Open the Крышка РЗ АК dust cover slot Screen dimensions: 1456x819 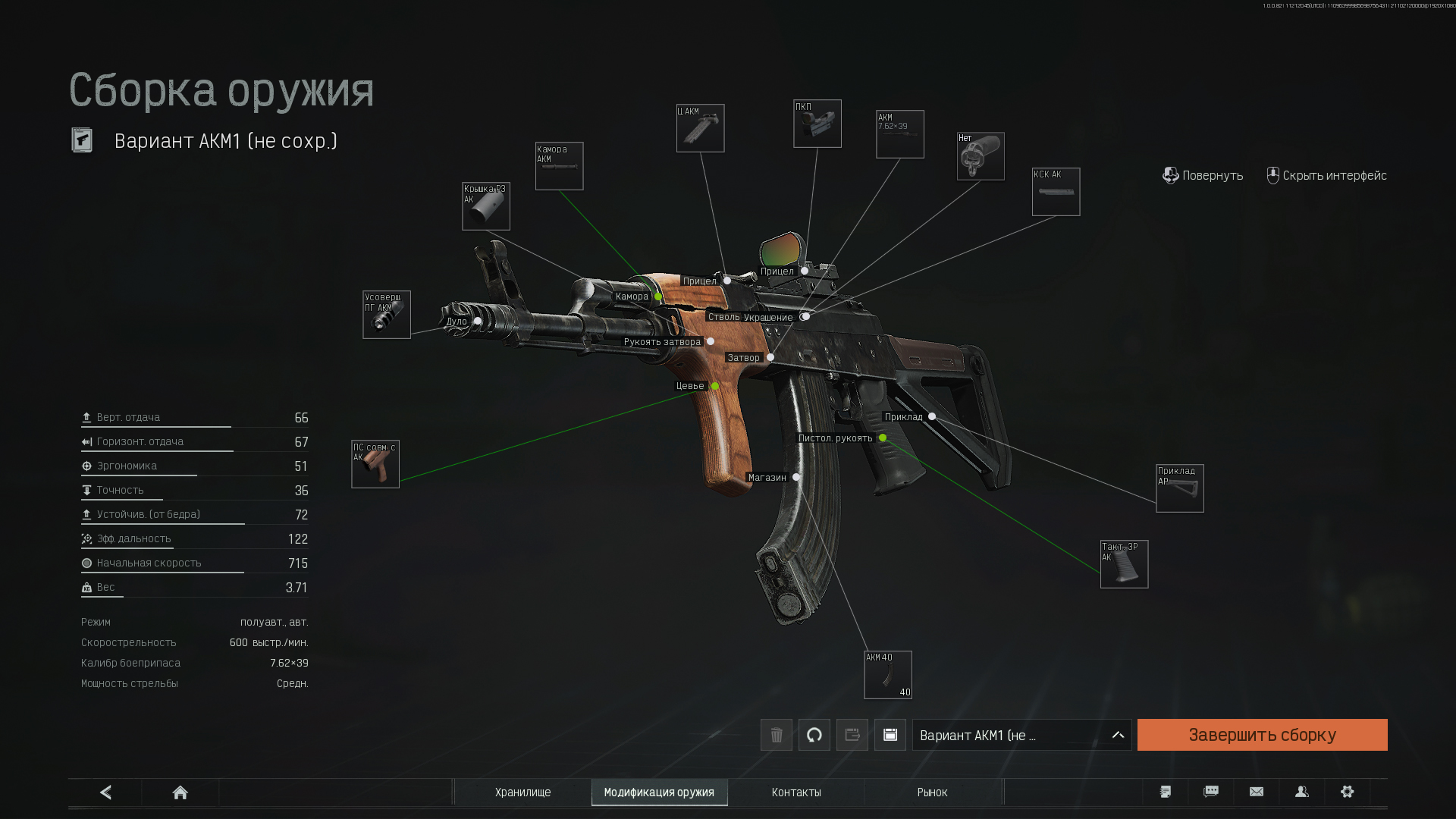pos(486,206)
